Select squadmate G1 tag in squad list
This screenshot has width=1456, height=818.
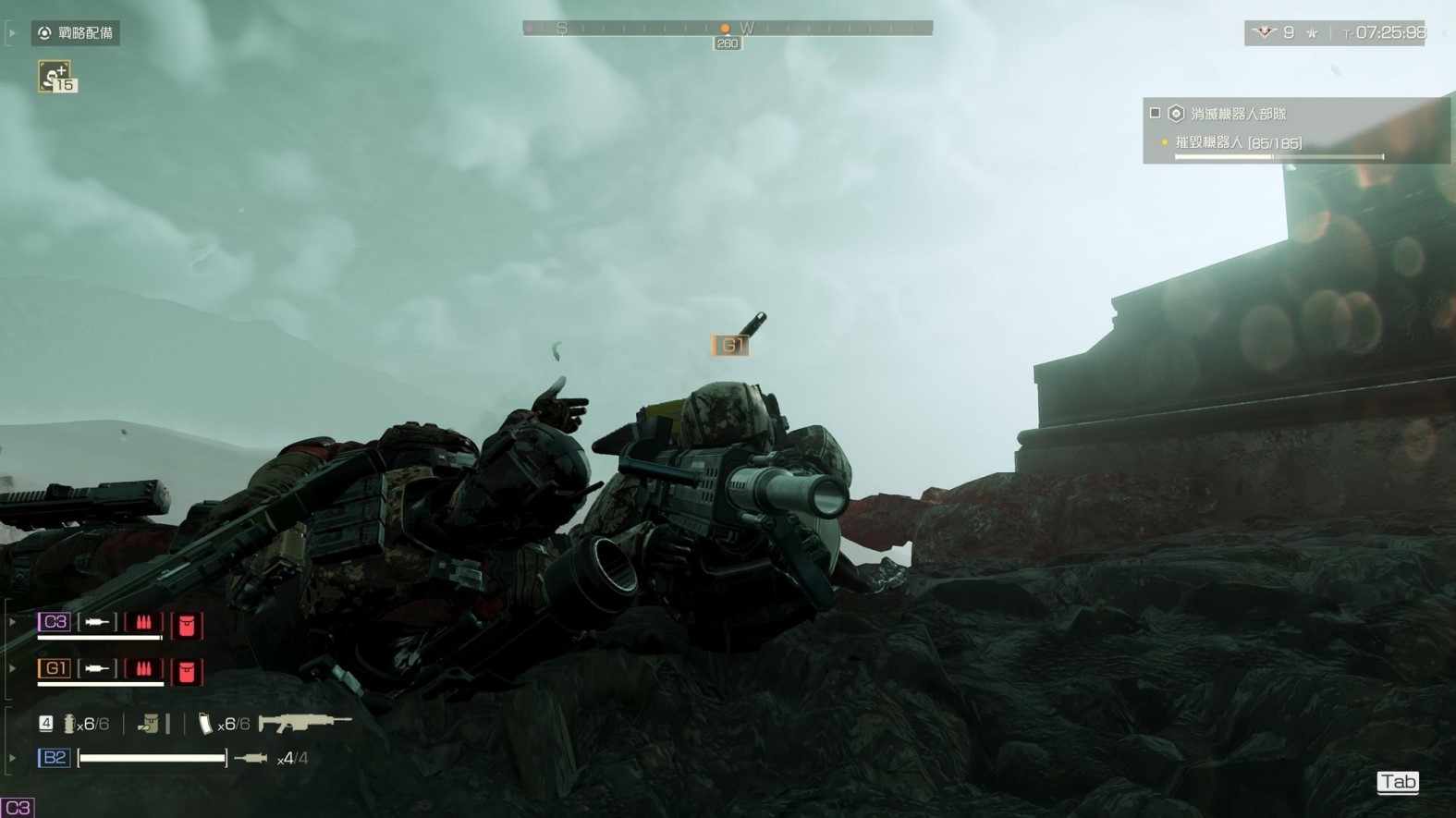coord(54,668)
